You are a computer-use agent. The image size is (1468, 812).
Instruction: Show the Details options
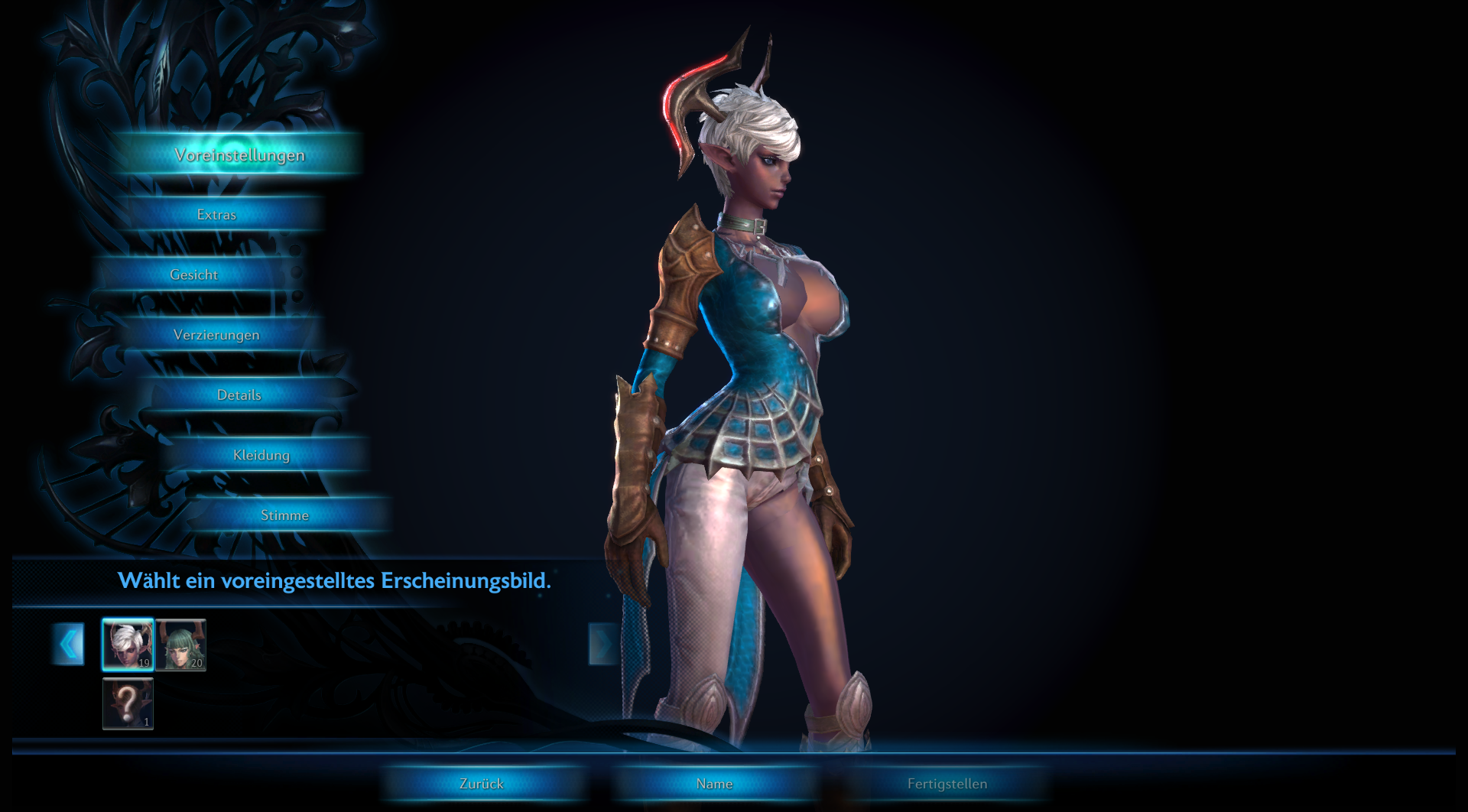coord(239,395)
